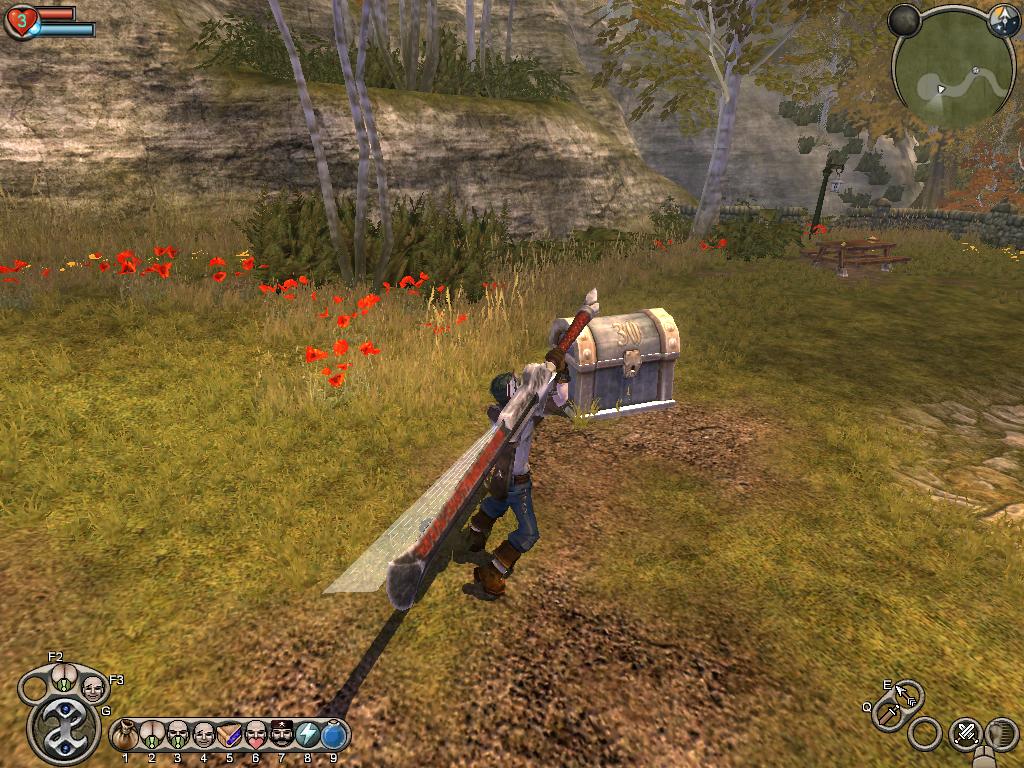Choose the face with heart flirt expression
The image size is (1024, 768).
[256, 735]
